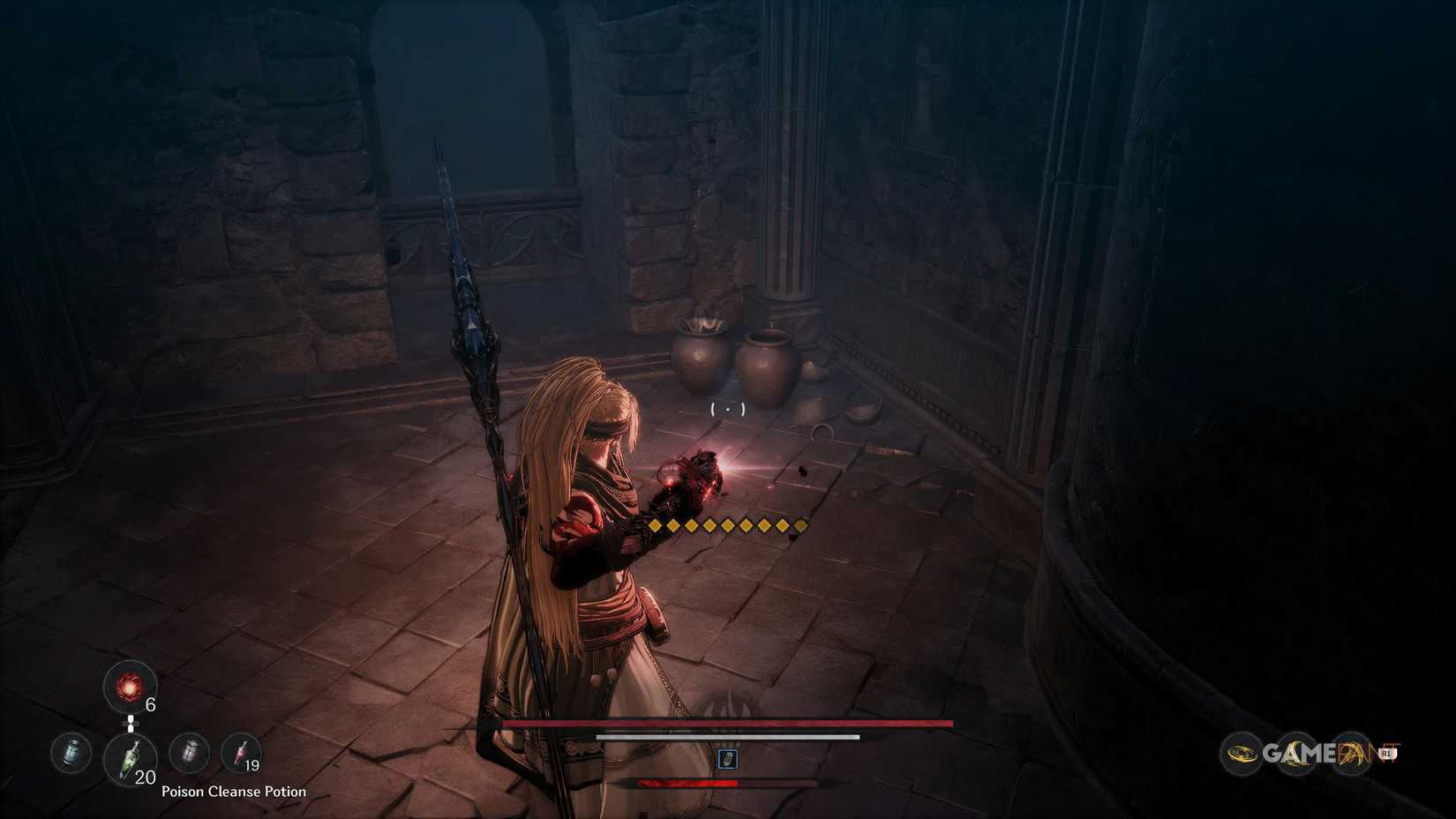Activate the highlighted quick-item slot with count 20
Screen dimensions: 1456x819
coord(131,757)
